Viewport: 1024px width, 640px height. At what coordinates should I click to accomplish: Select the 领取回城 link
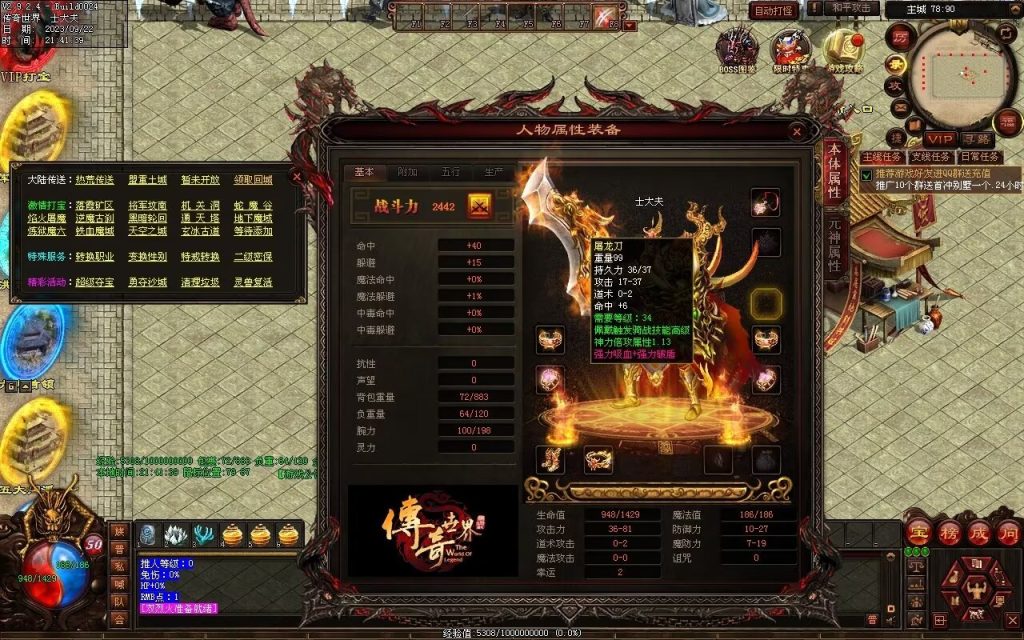[253, 180]
